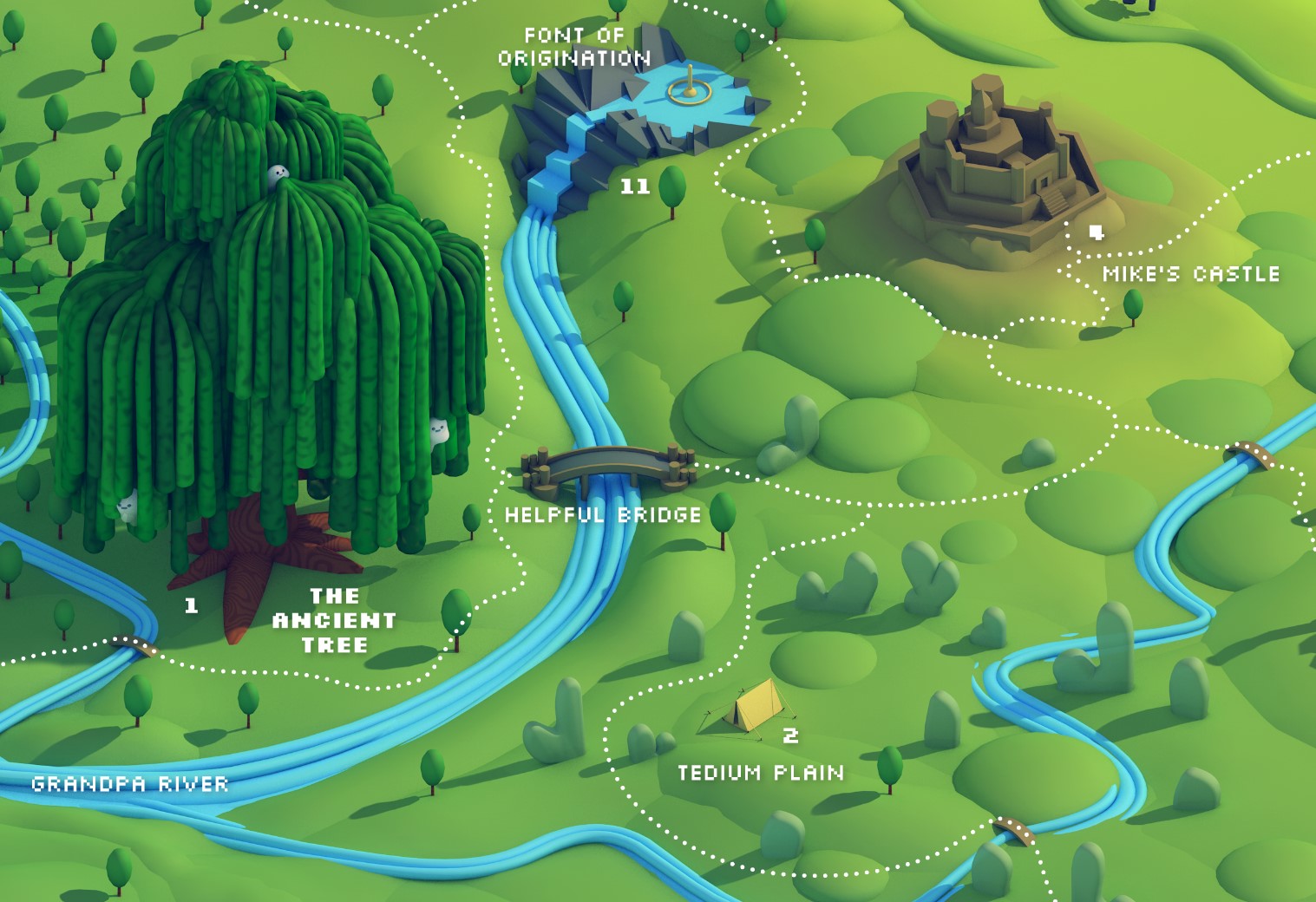The height and width of the screenshot is (902, 1316).
Task: Select the Grandpa River label
Action: click(x=130, y=784)
